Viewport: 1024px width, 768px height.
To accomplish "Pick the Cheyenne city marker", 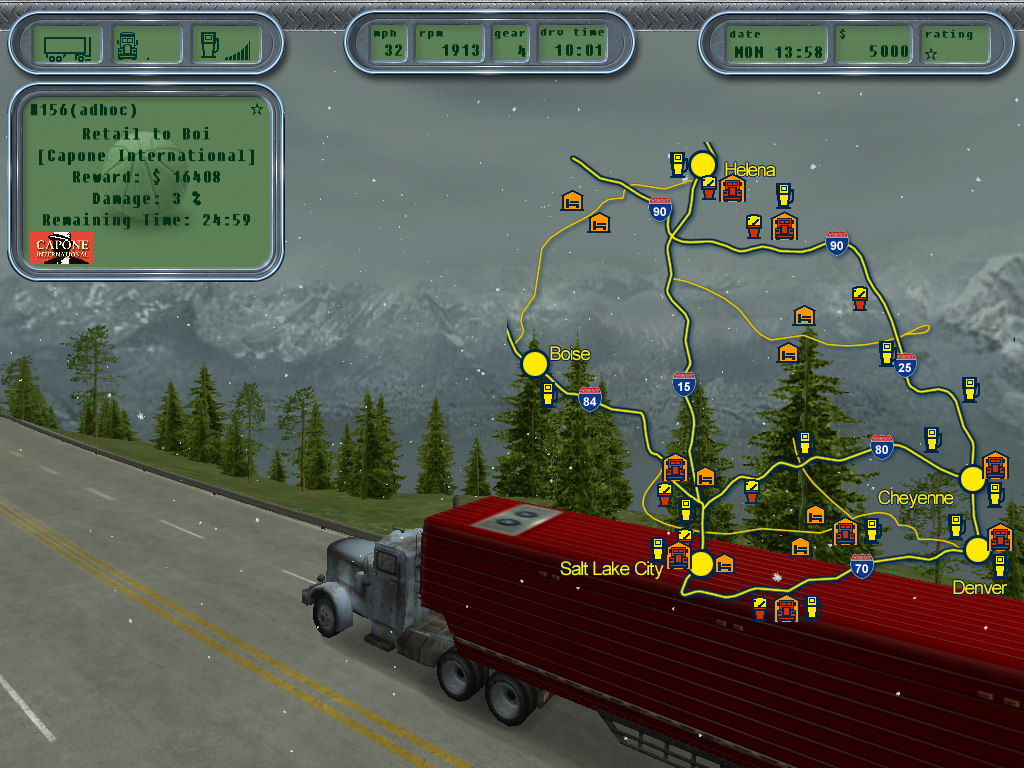I will [972, 478].
